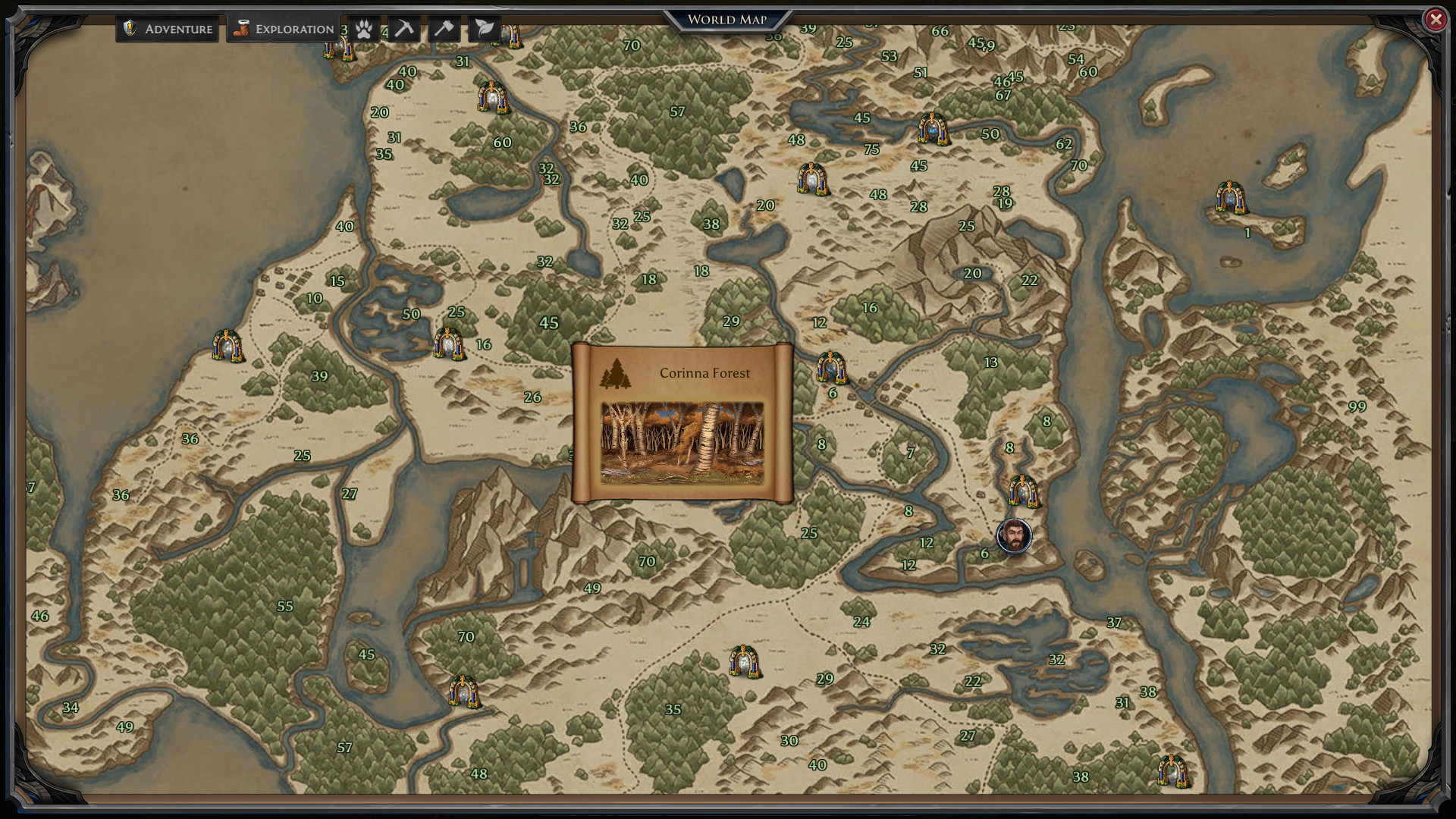Open the portal gate near Corinna Forest
1456x819 pixels.
pyautogui.click(x=832, y=370)
